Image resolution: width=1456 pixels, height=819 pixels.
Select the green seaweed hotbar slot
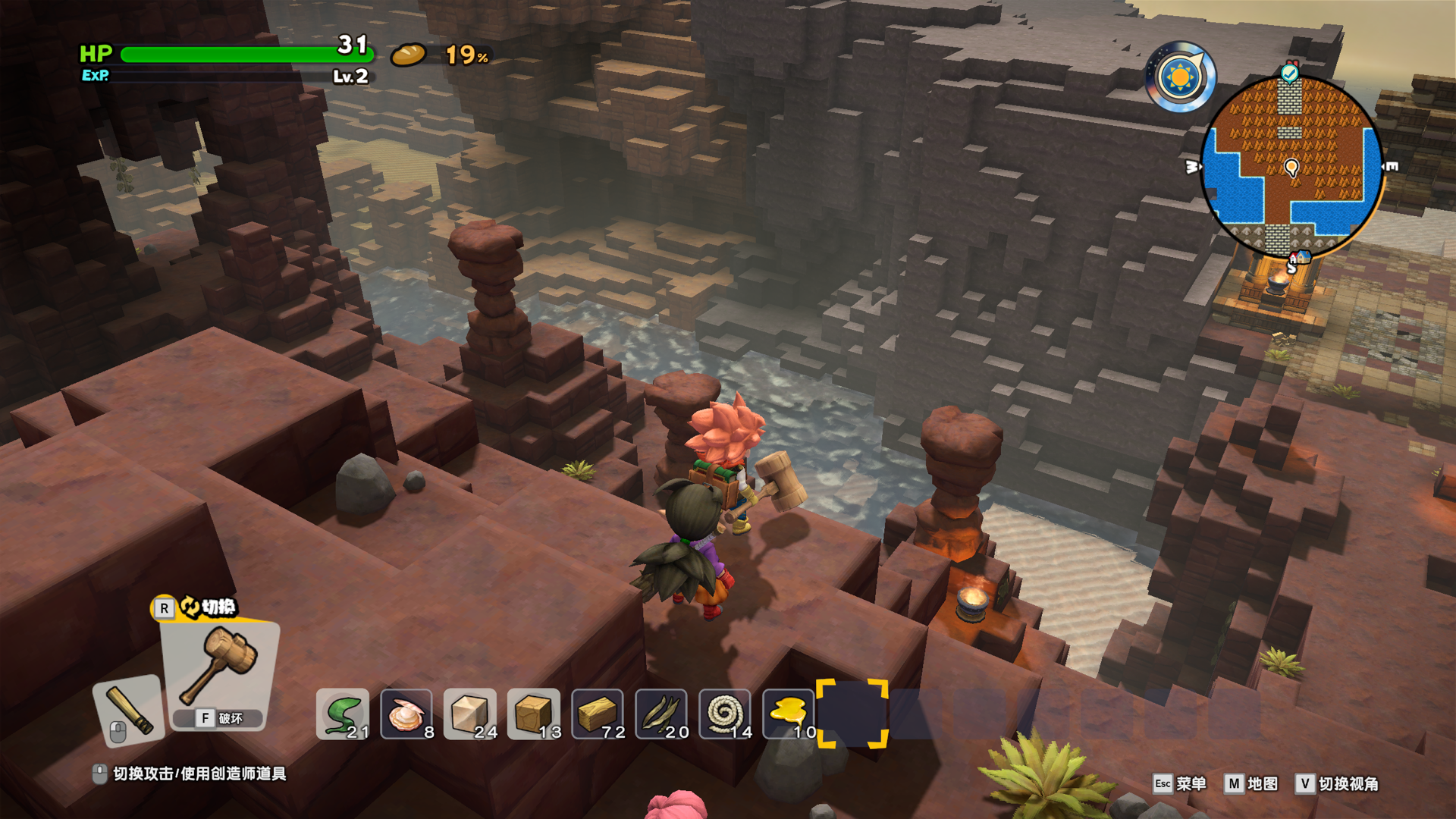tap(343, 714)
